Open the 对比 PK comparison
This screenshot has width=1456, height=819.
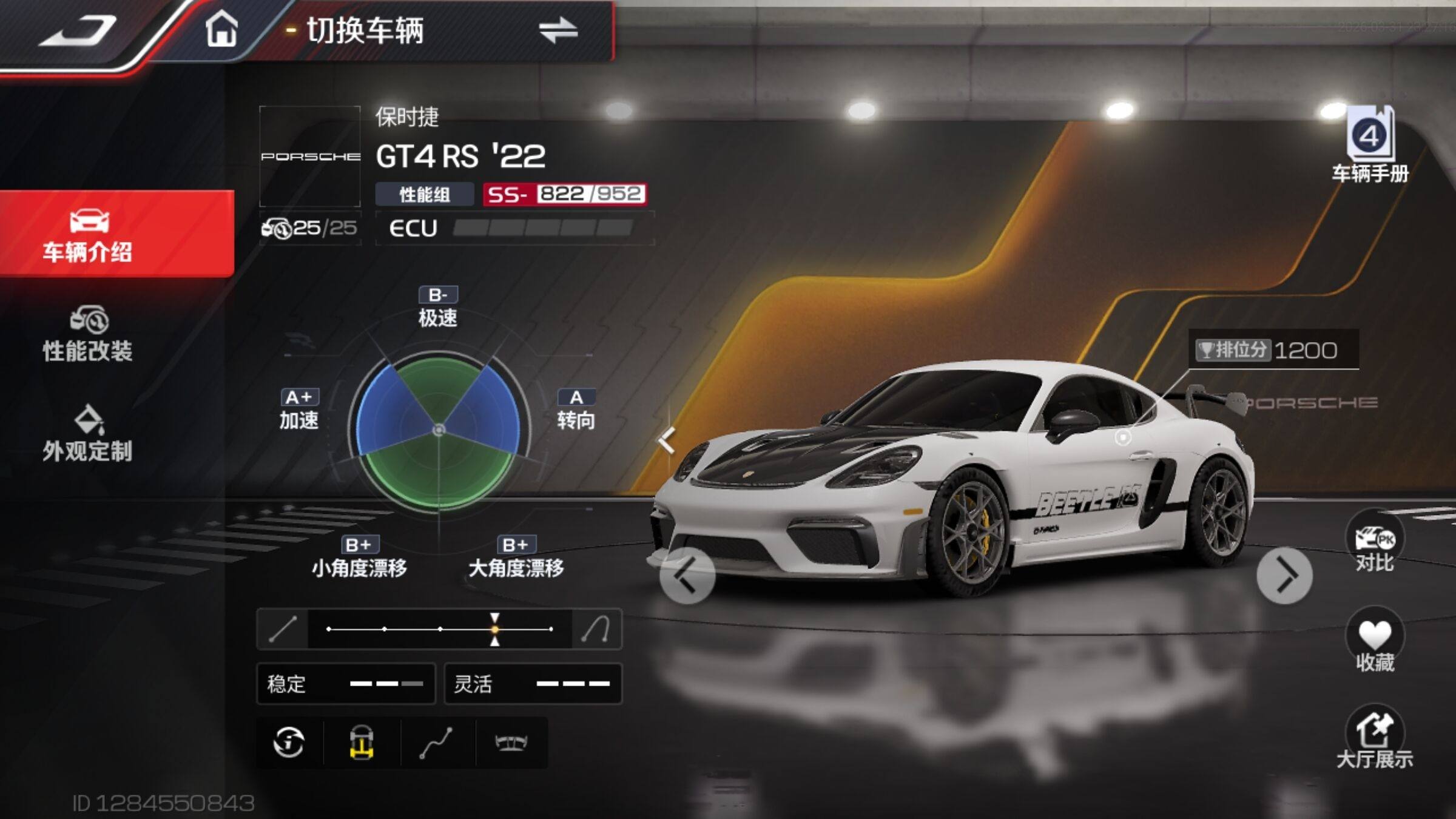click(x=1374, y=546)
